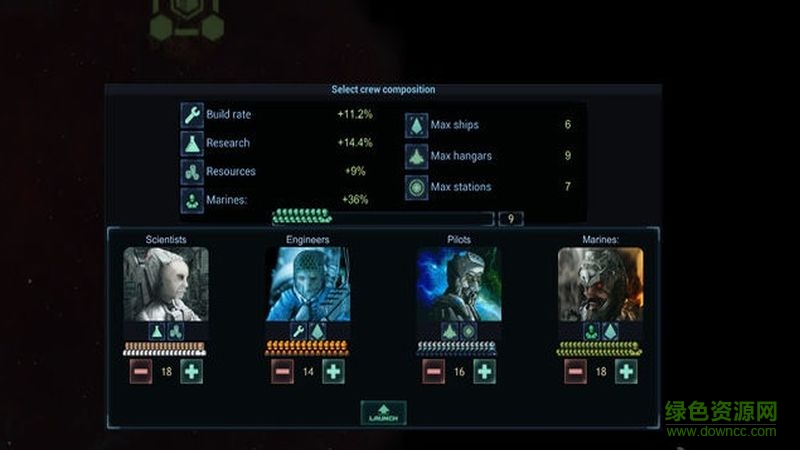Select the Research flask icon
800x450 pixels.
192,143
